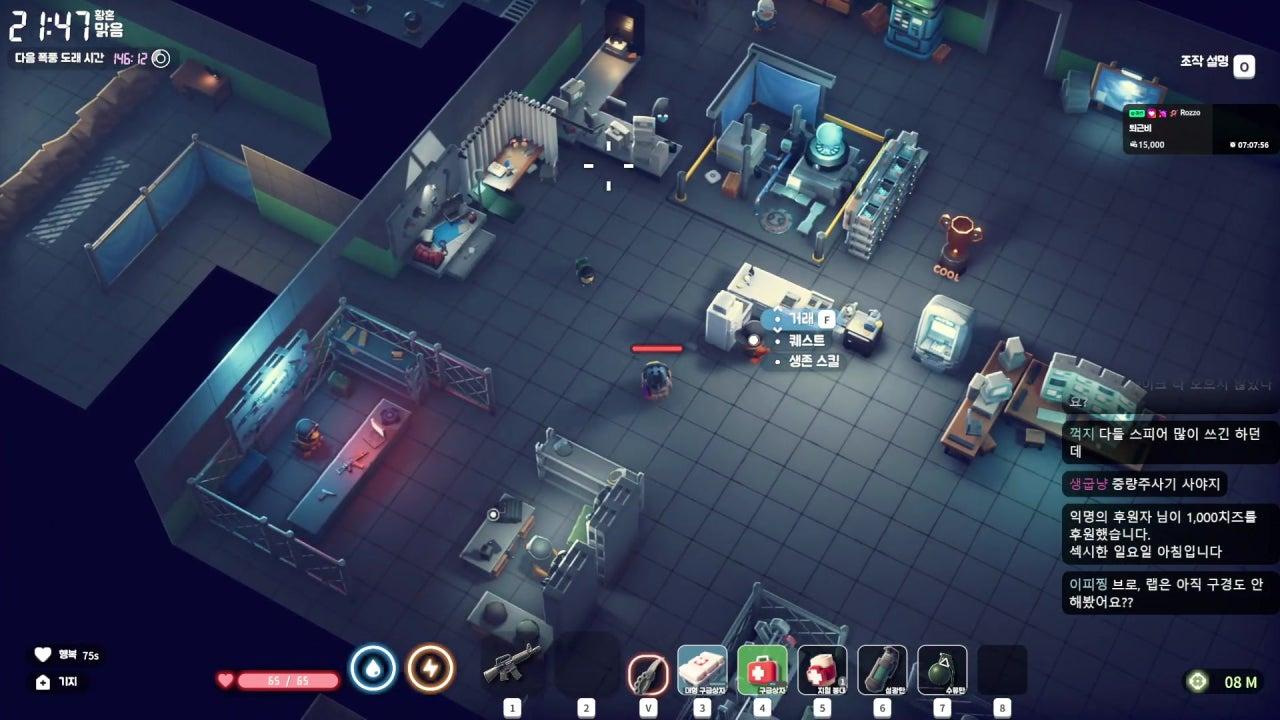Open the 생존 스킬 survival skill option
This screenshot has width=1280, height=720.
813,360
